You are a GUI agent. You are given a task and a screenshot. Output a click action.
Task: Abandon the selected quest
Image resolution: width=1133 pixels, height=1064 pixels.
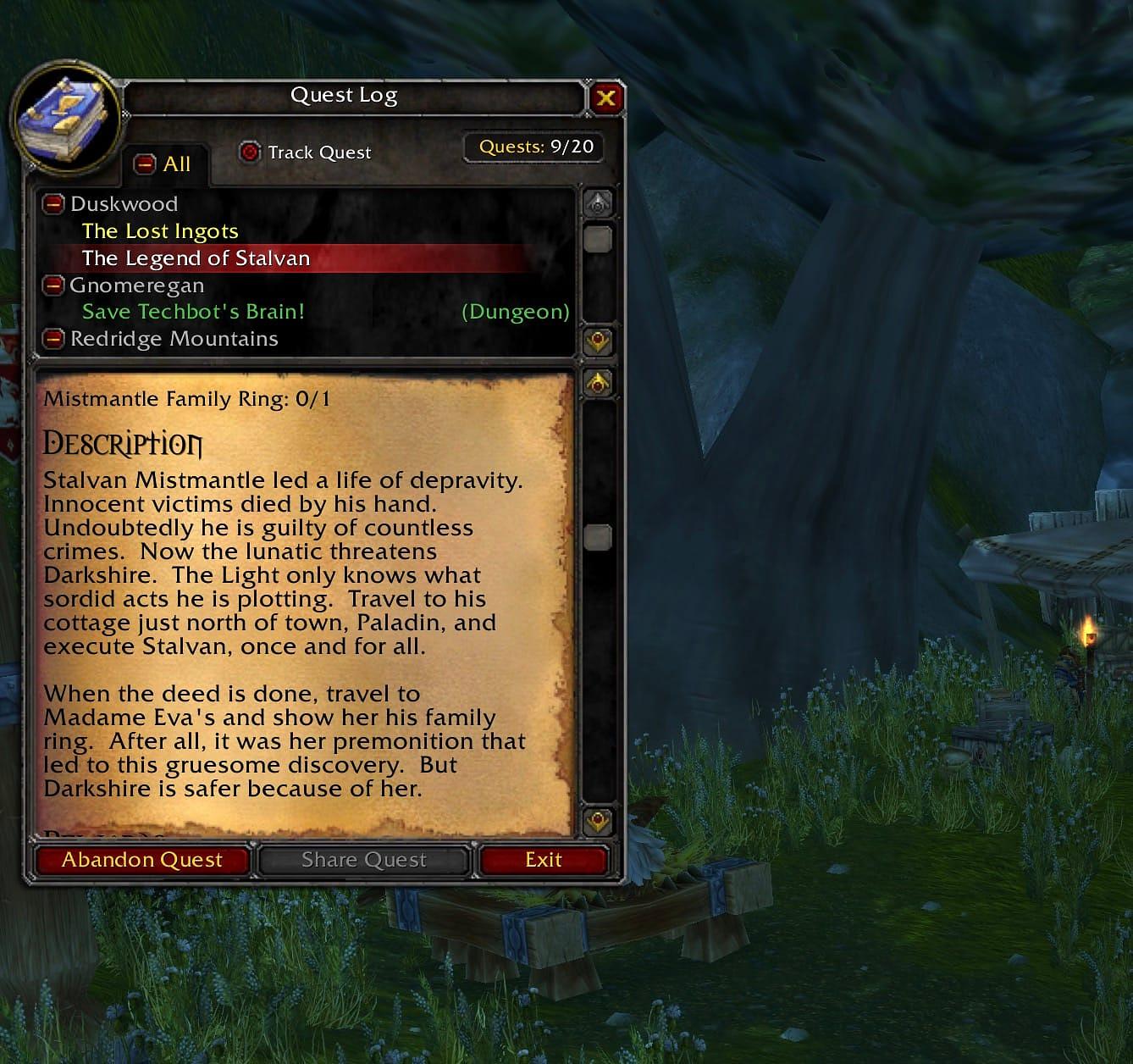click(142, 860)
